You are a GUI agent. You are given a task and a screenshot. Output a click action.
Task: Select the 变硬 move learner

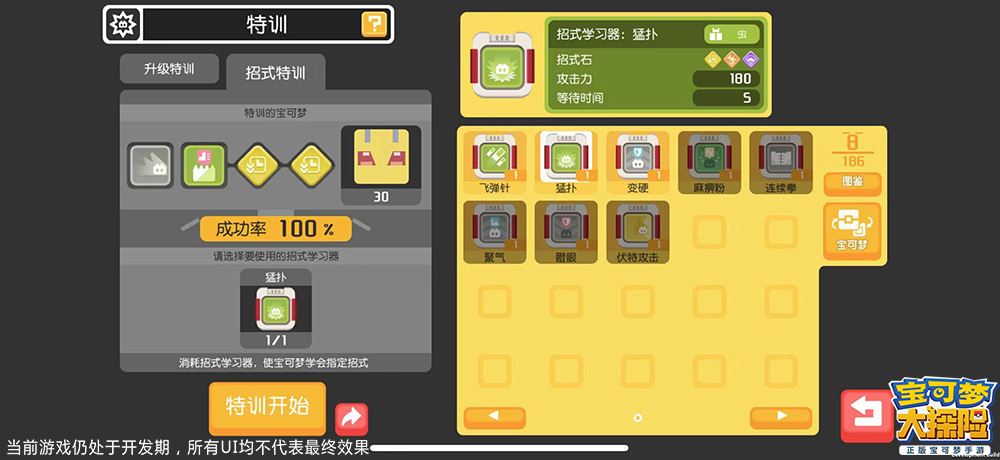[x=638, y=162]
